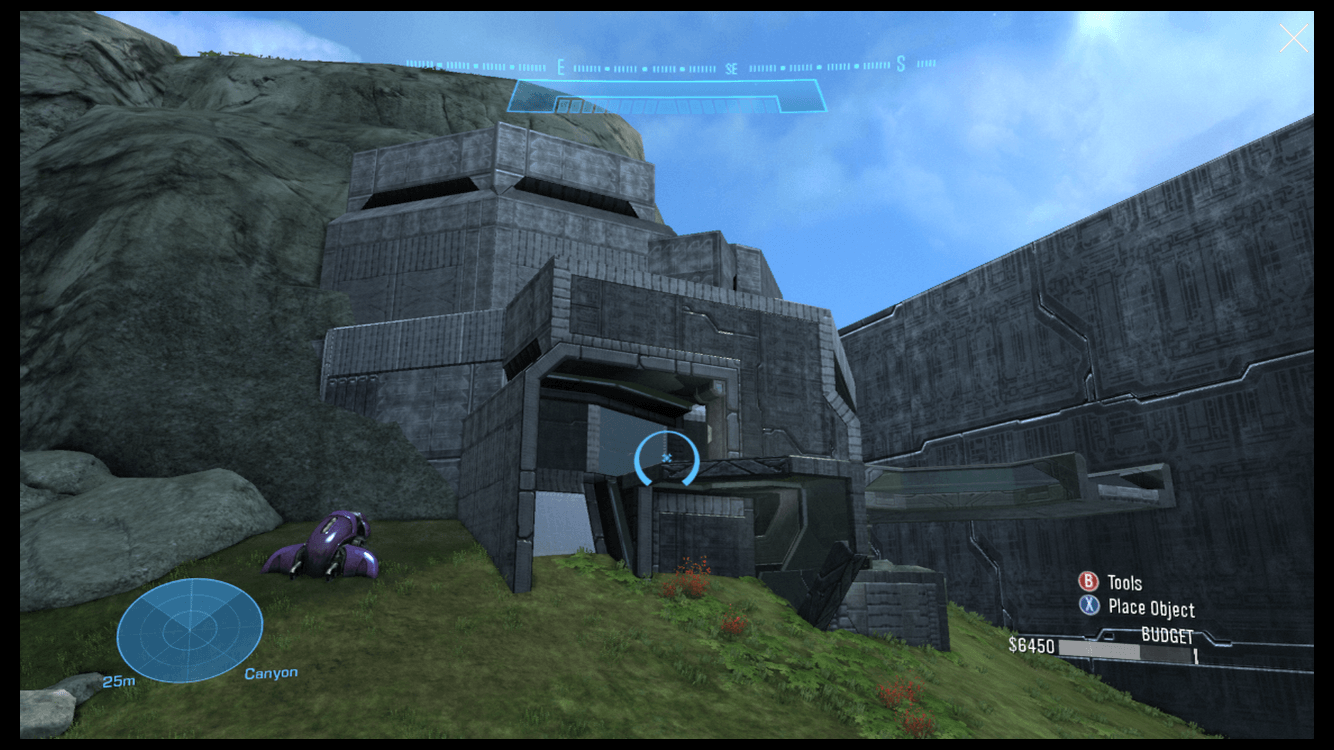
Task: Select the Tools option
Action: click(1111, 582)
